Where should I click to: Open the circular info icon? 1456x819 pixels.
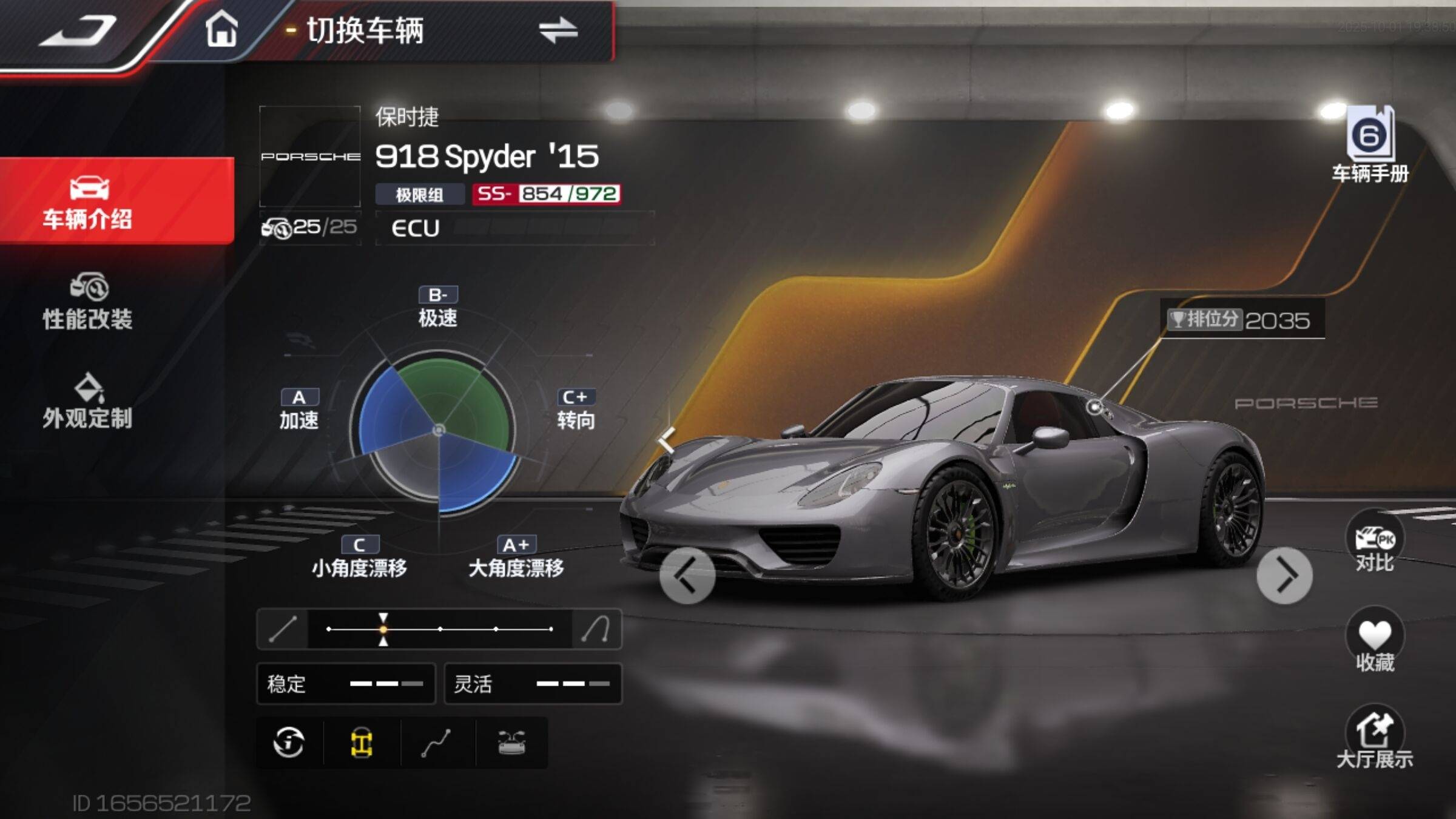289,742
